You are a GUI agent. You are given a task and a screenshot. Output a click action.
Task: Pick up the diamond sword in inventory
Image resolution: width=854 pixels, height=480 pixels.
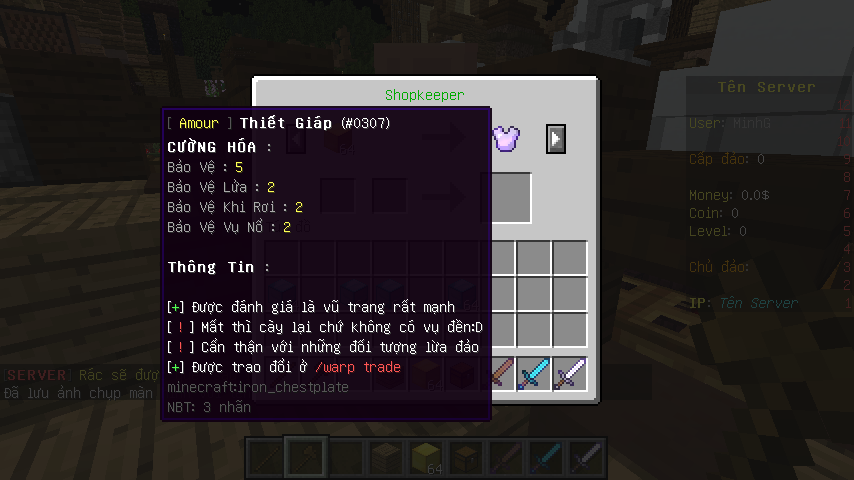(x=534, y=374)
